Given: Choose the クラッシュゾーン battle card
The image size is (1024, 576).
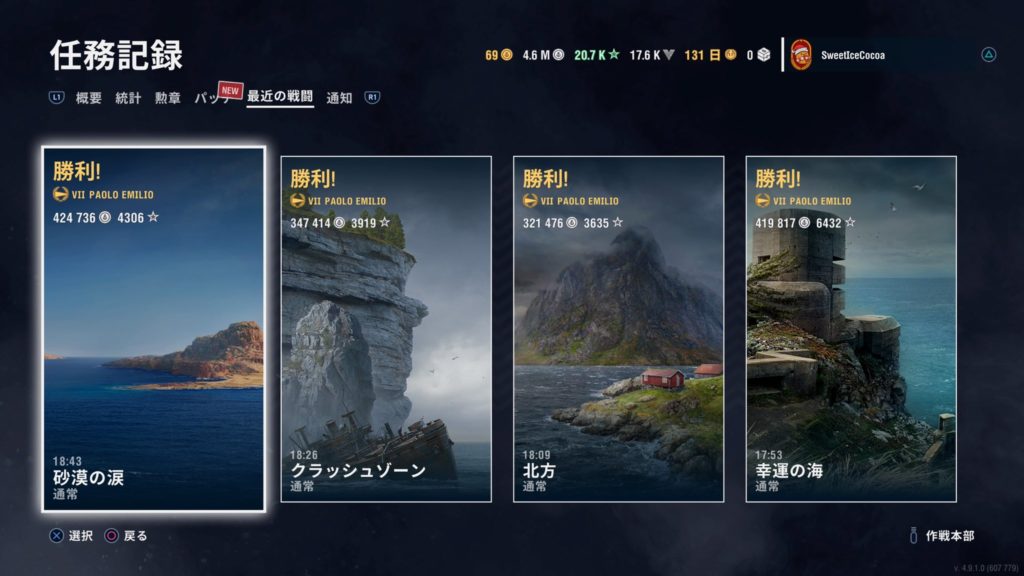Looking at the screenshot, I should (386, 329).
